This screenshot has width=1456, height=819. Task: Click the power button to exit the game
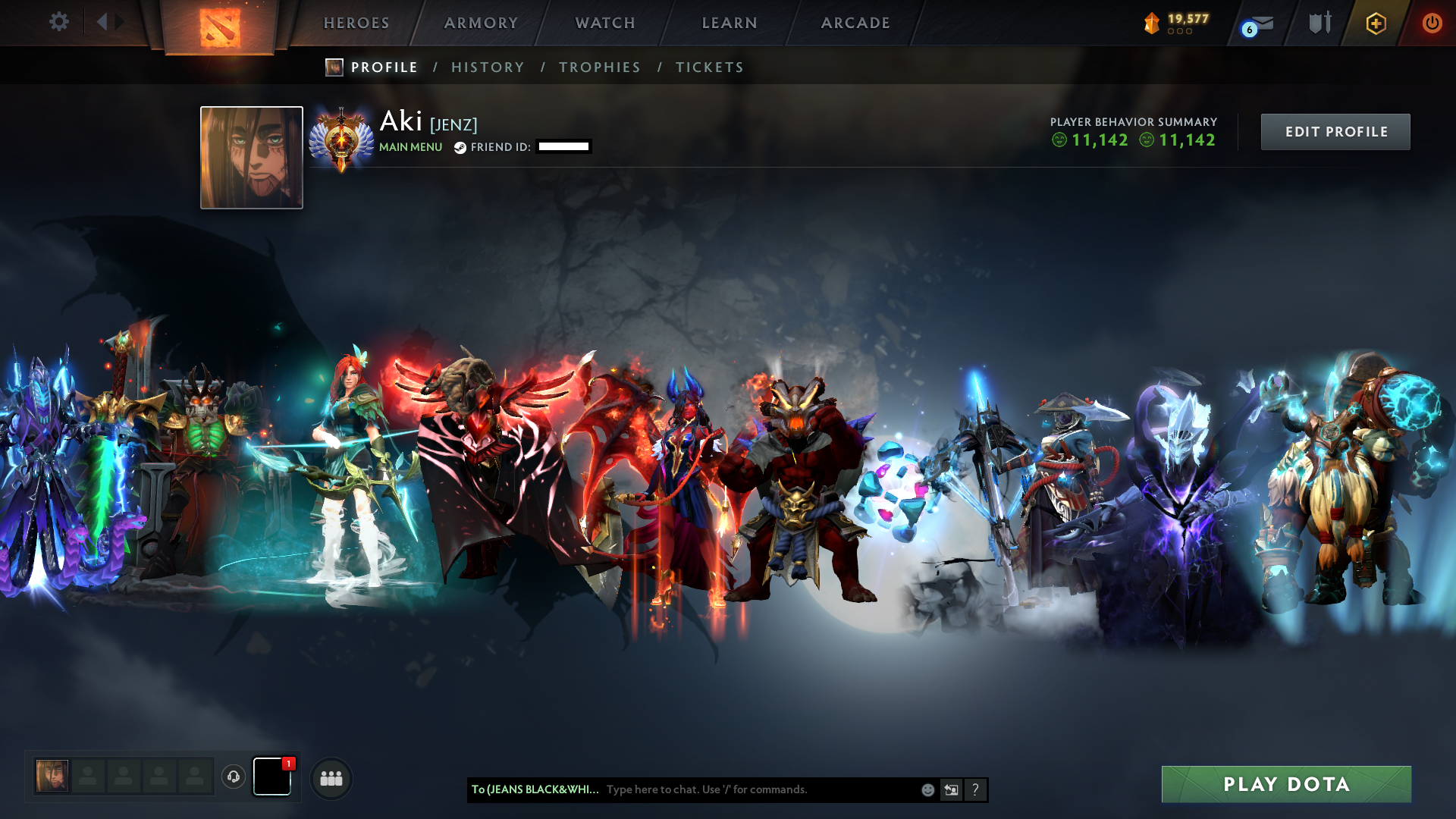coord(1433,23)
